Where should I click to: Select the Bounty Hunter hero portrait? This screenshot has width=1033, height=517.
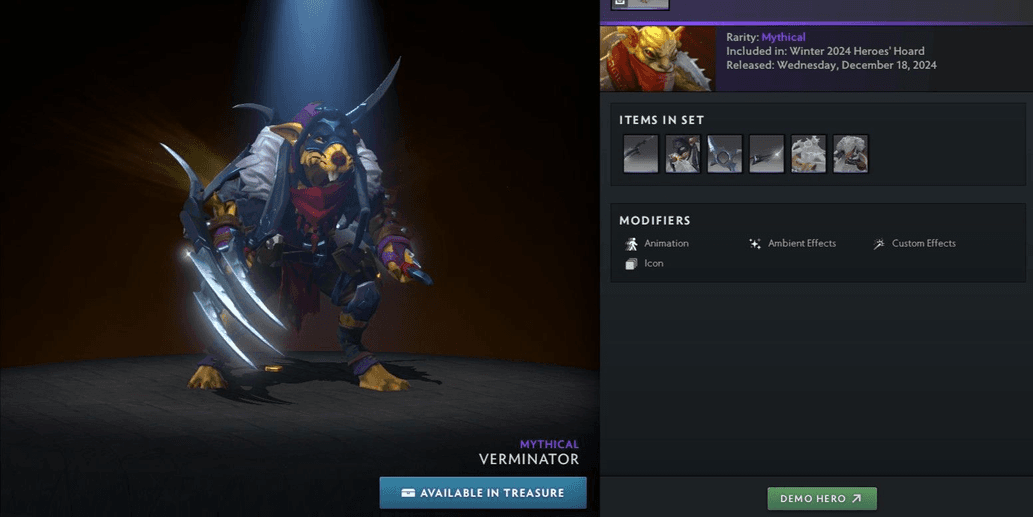(657, 59)
